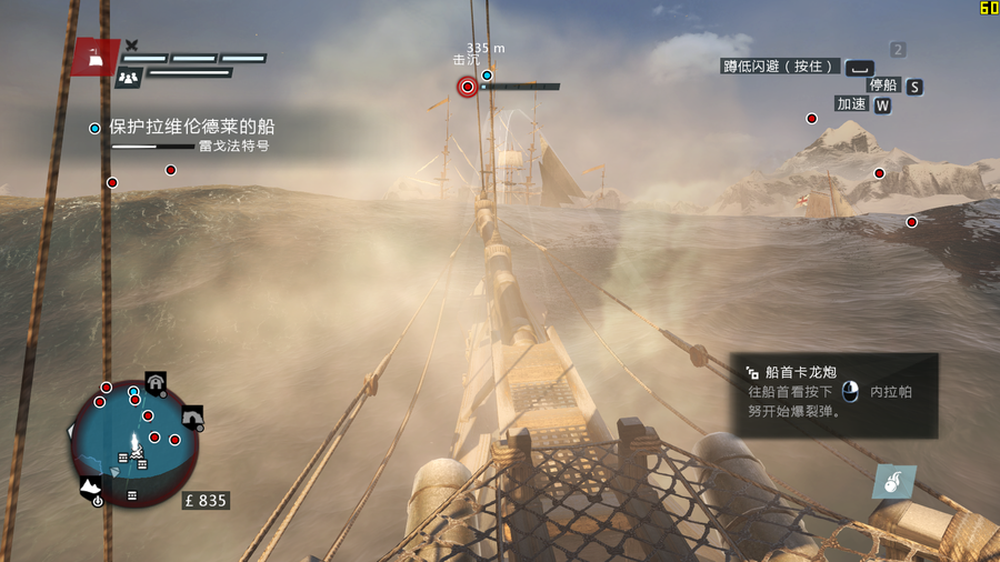
Task: Click the player ship marker on minimap
Action: [135, 444]
